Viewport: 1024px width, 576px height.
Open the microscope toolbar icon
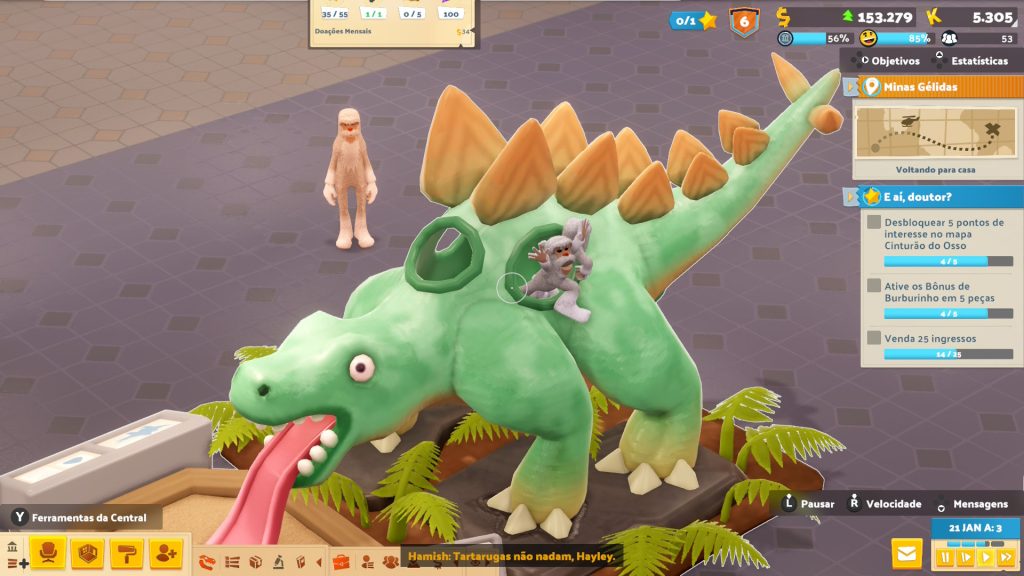pos(277,561)
